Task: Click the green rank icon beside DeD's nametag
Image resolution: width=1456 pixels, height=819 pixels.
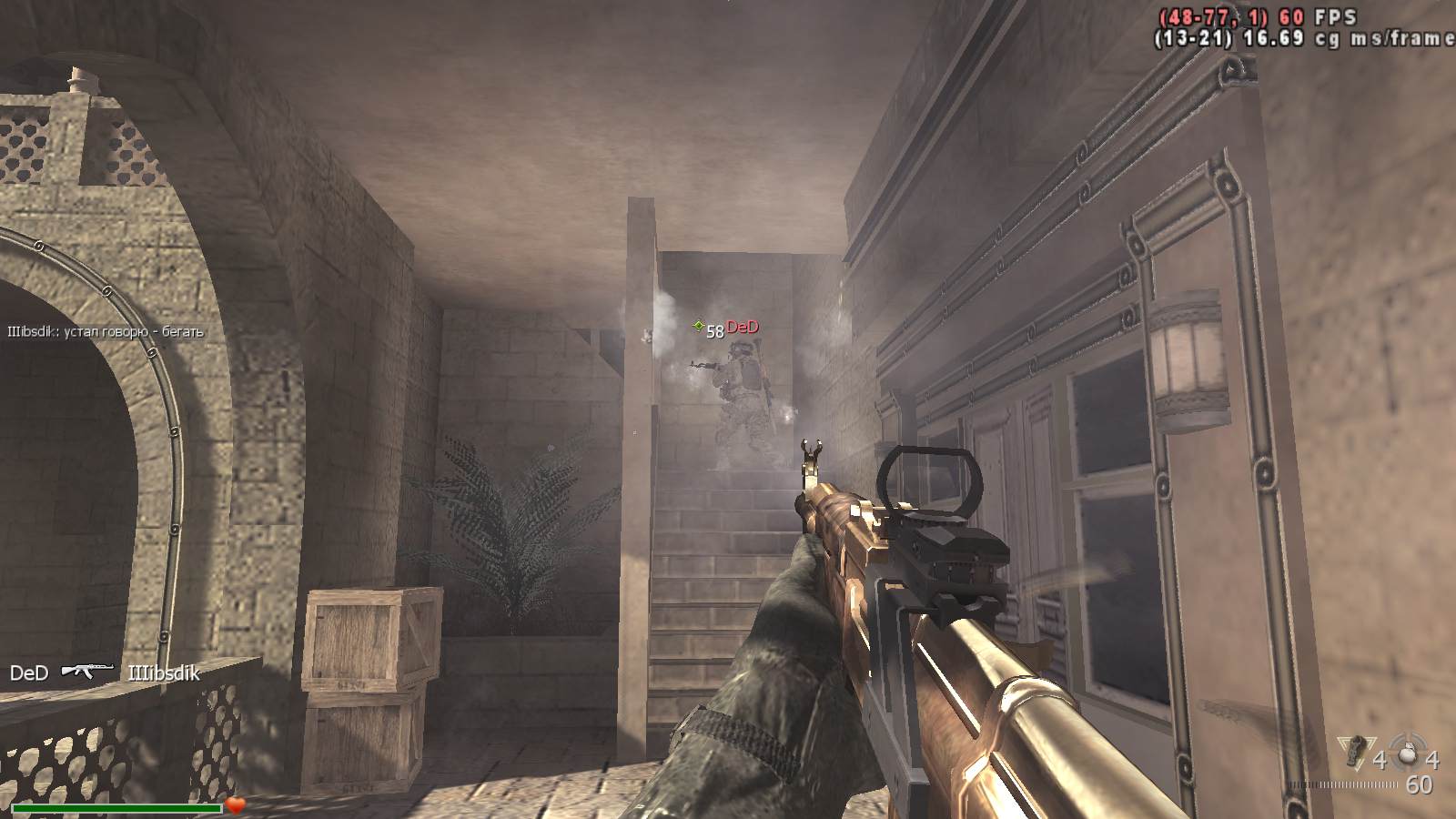Action: tap(698, 326)
